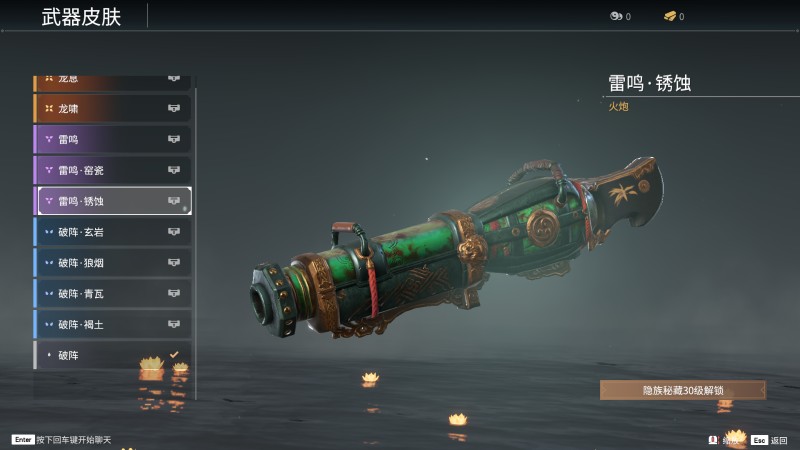The width and height of the screenshot is (800, 450).
Task: Open the silver coin currency display
Action: tap(620, 16)
